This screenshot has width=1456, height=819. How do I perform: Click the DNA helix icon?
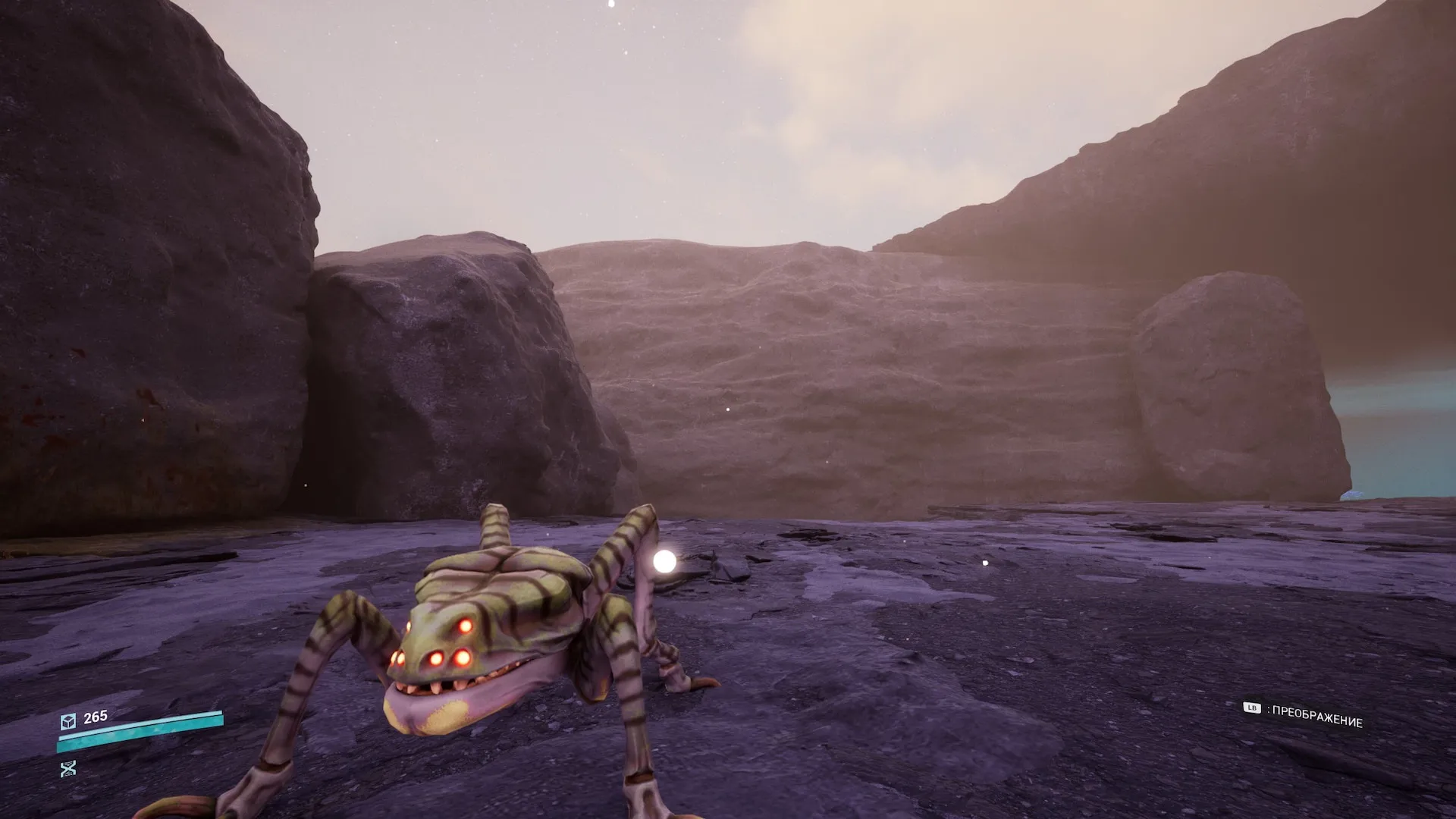[68, 769]
